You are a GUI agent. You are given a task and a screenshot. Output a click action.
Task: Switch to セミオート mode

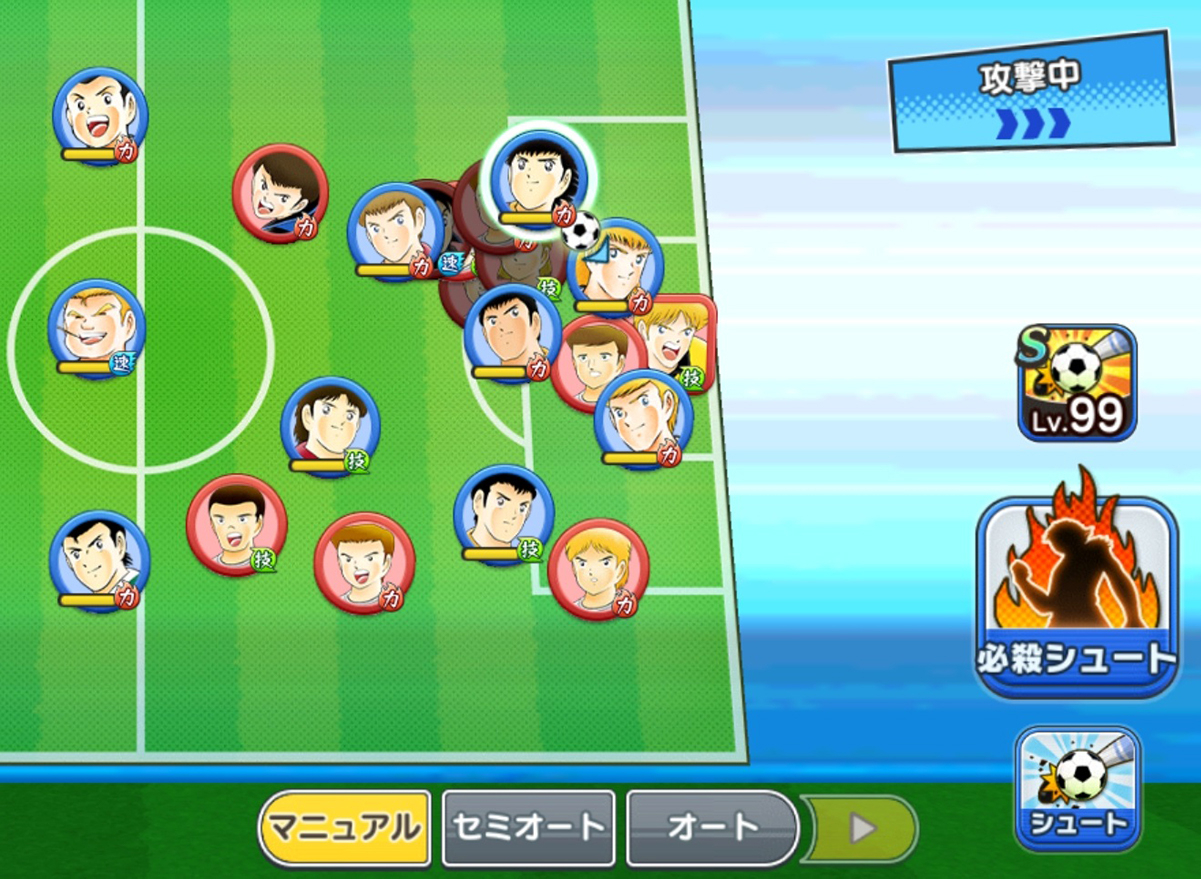coord(528,828)
